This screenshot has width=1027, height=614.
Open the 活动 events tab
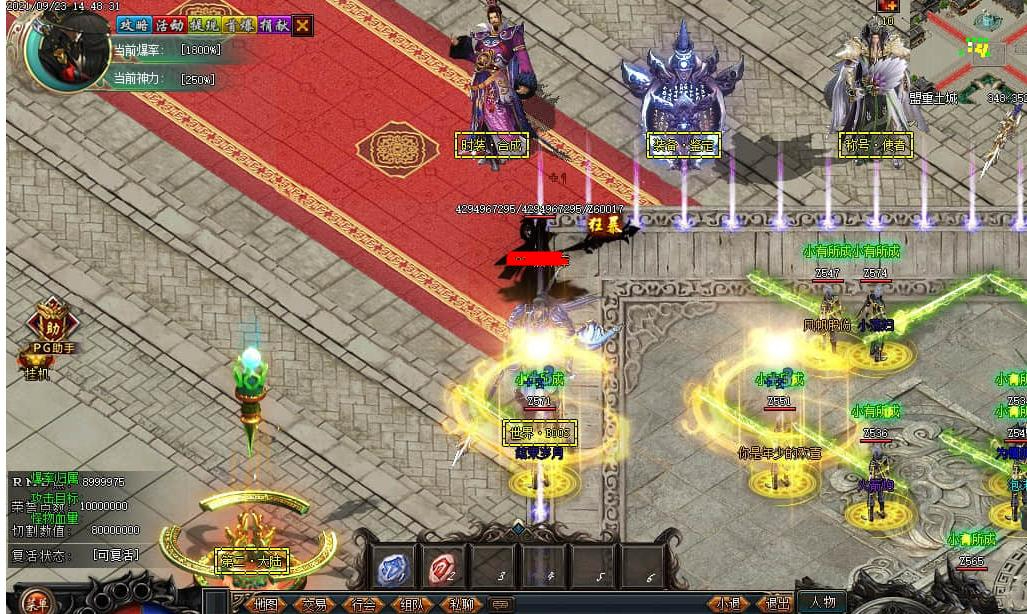pyautogui.click(x=169, y=25)
